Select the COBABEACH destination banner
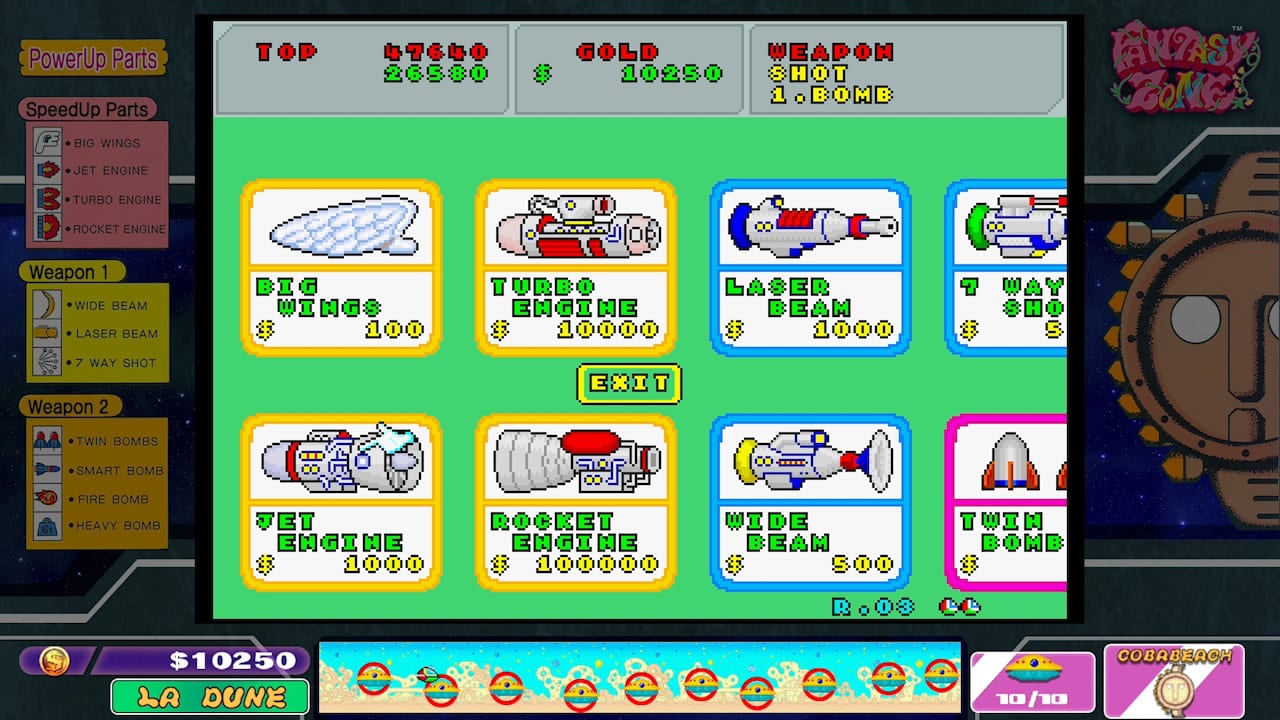The image size is (1280, 720). (x=1175, y=681)
